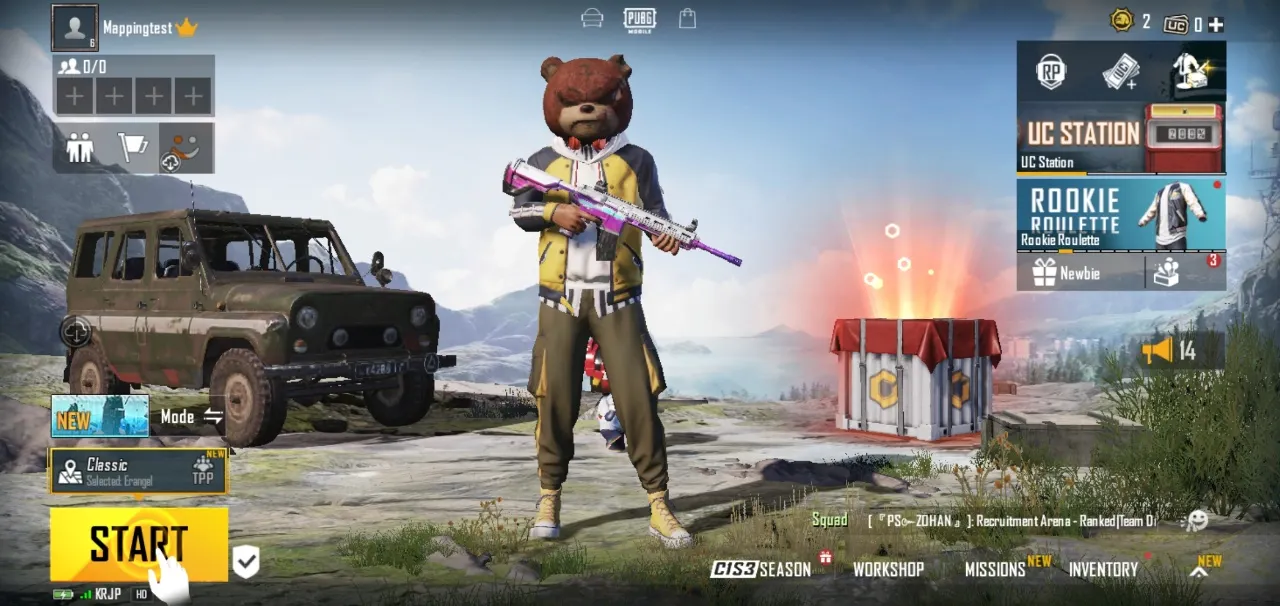Viewport: 1280px width, 606px height.
Task: Switch game Mode
Action: [x=191, y=416]
